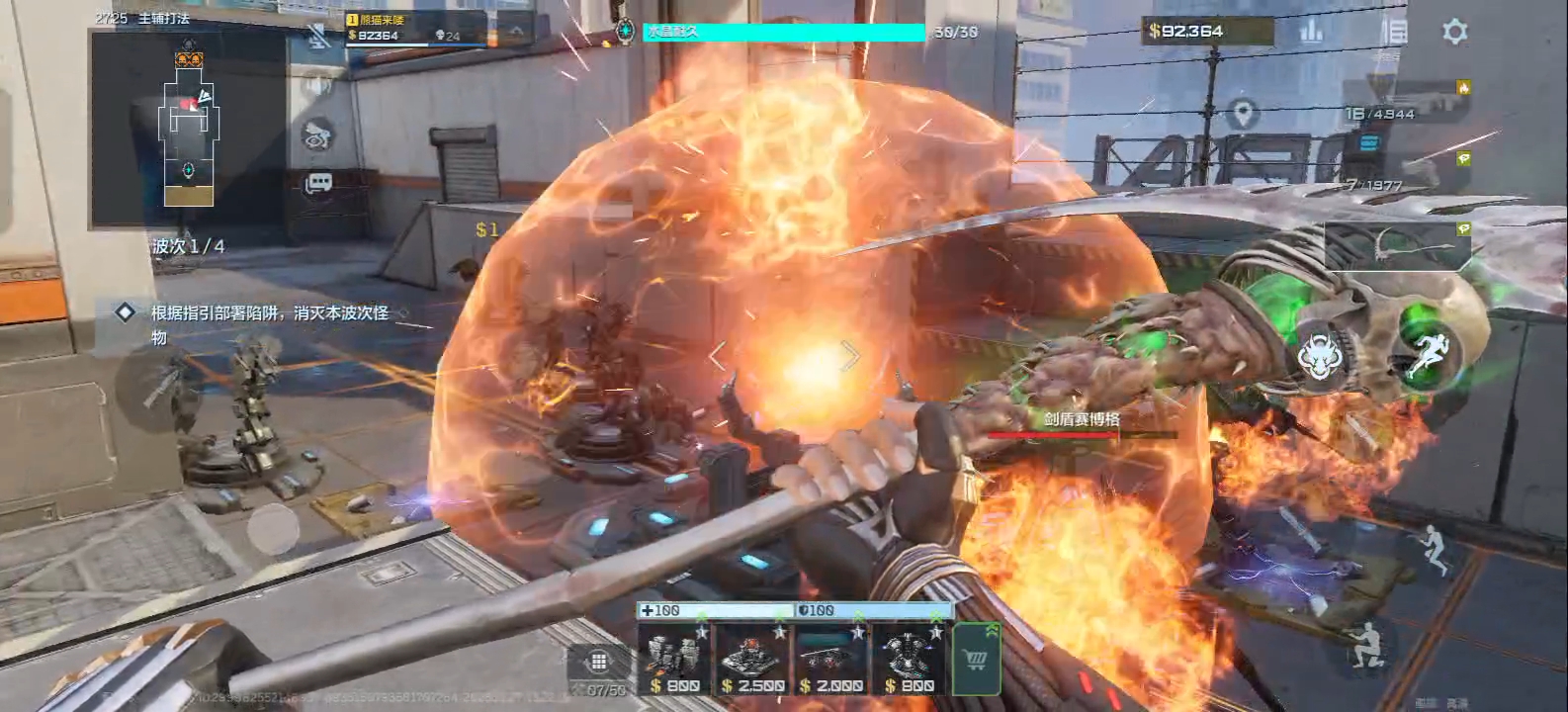This screenshot has width=1568, height=712.
Task: Toggle the eye visibility icon
Action: pos(317,135)
